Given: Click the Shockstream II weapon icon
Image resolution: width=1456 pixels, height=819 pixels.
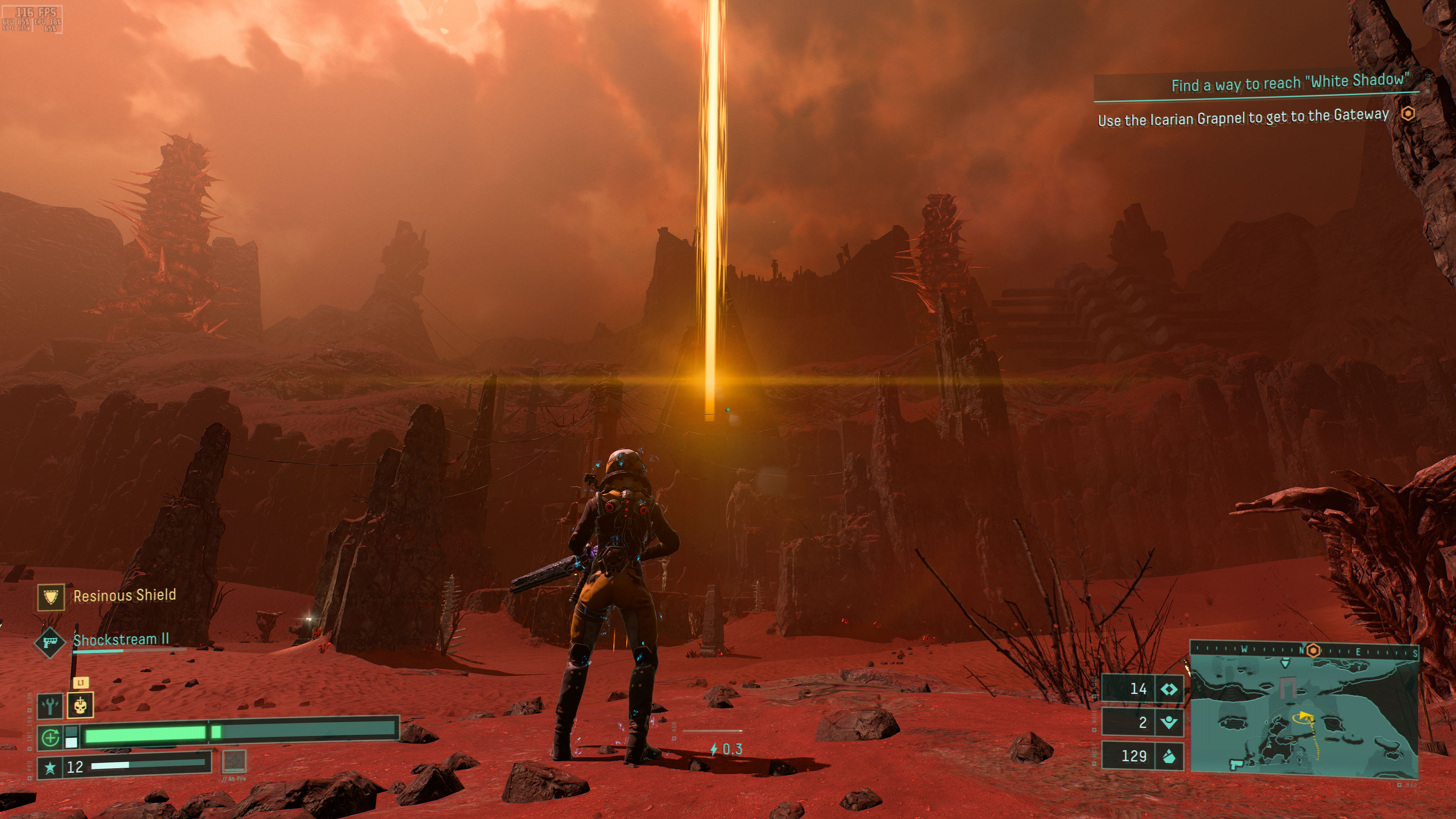Looking at the screenshot, I should [49, 643].
